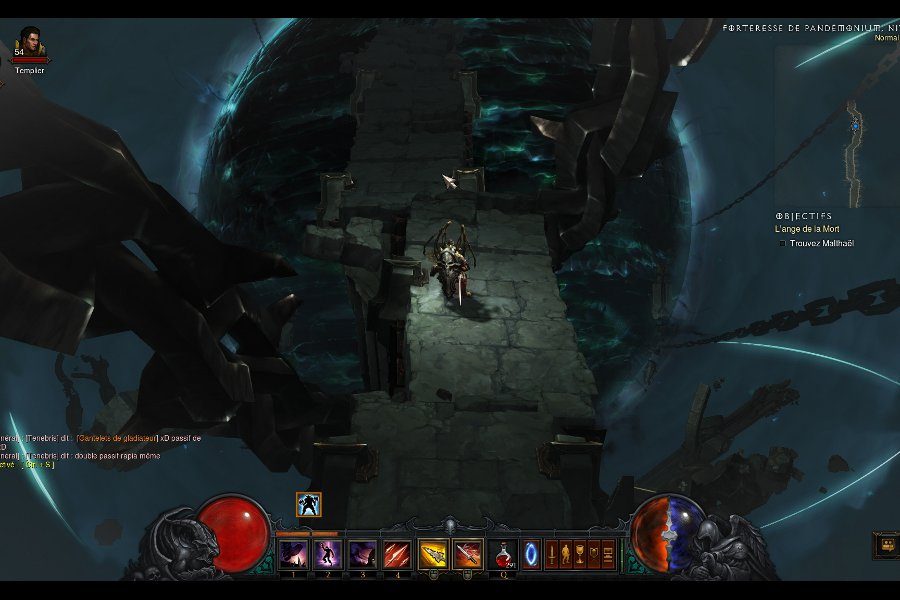The image size is (900, 600).
Task: Choose the red sword secondary attack skill
Action: (467, 553)
